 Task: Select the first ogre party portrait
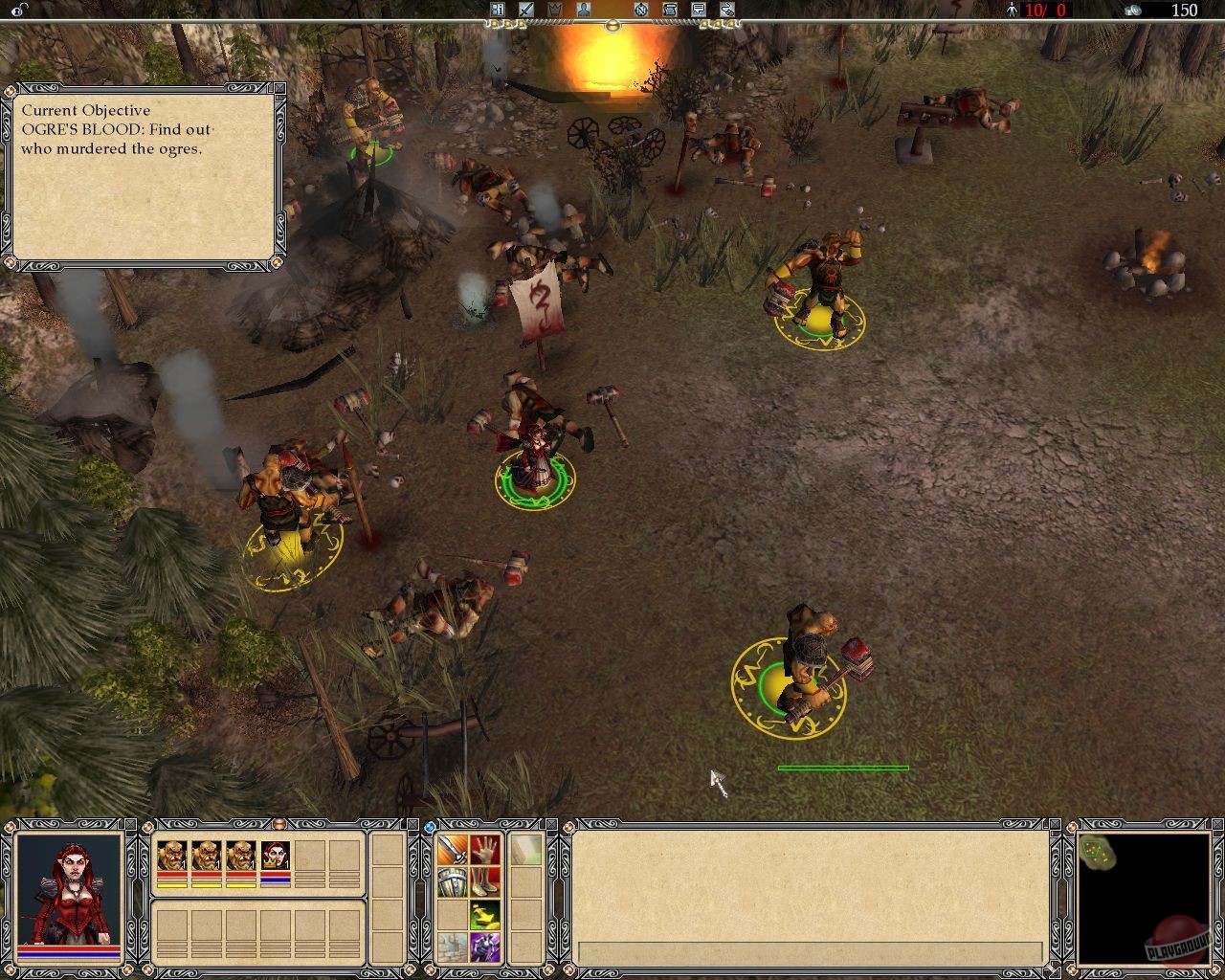point(172,855)
